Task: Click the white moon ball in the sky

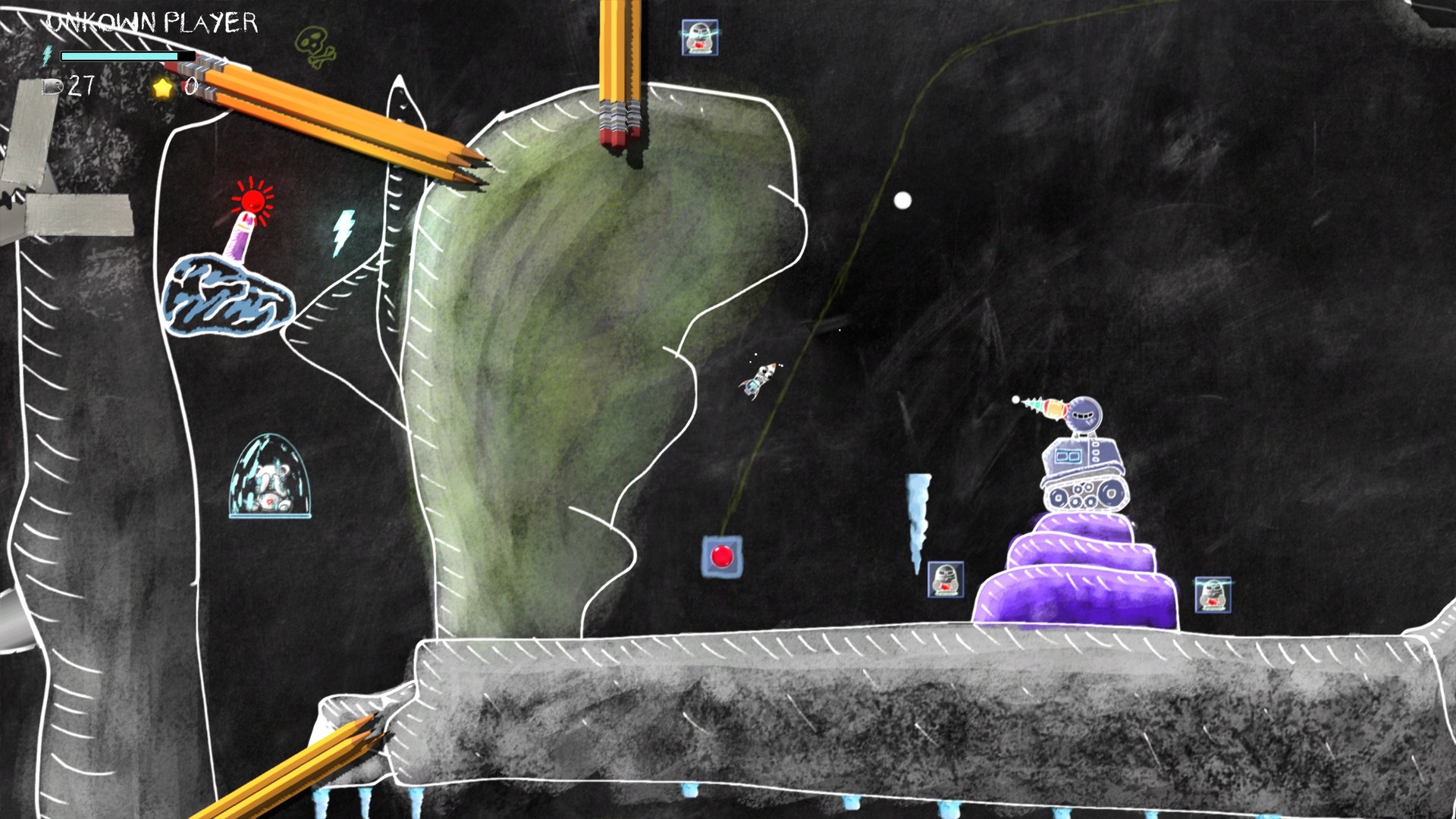Action: click(x=902, y=199)
